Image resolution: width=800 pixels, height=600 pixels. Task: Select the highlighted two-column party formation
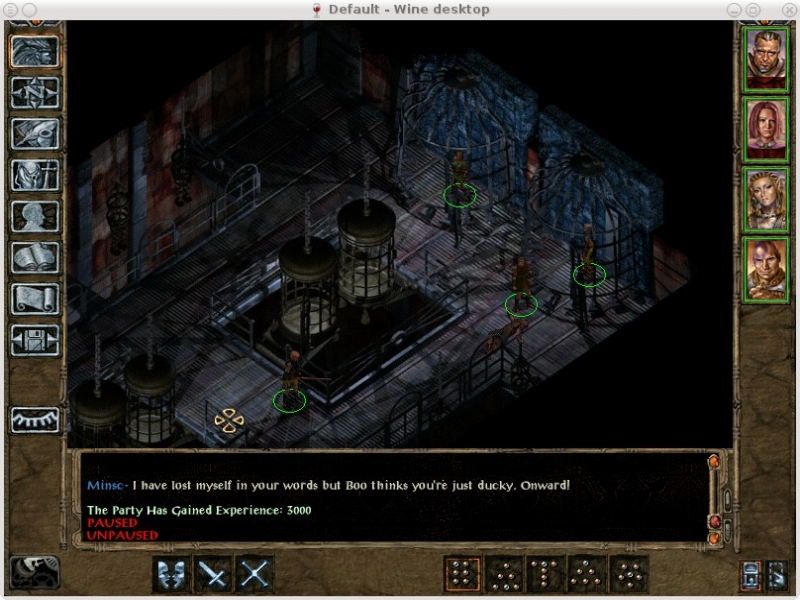462,574
